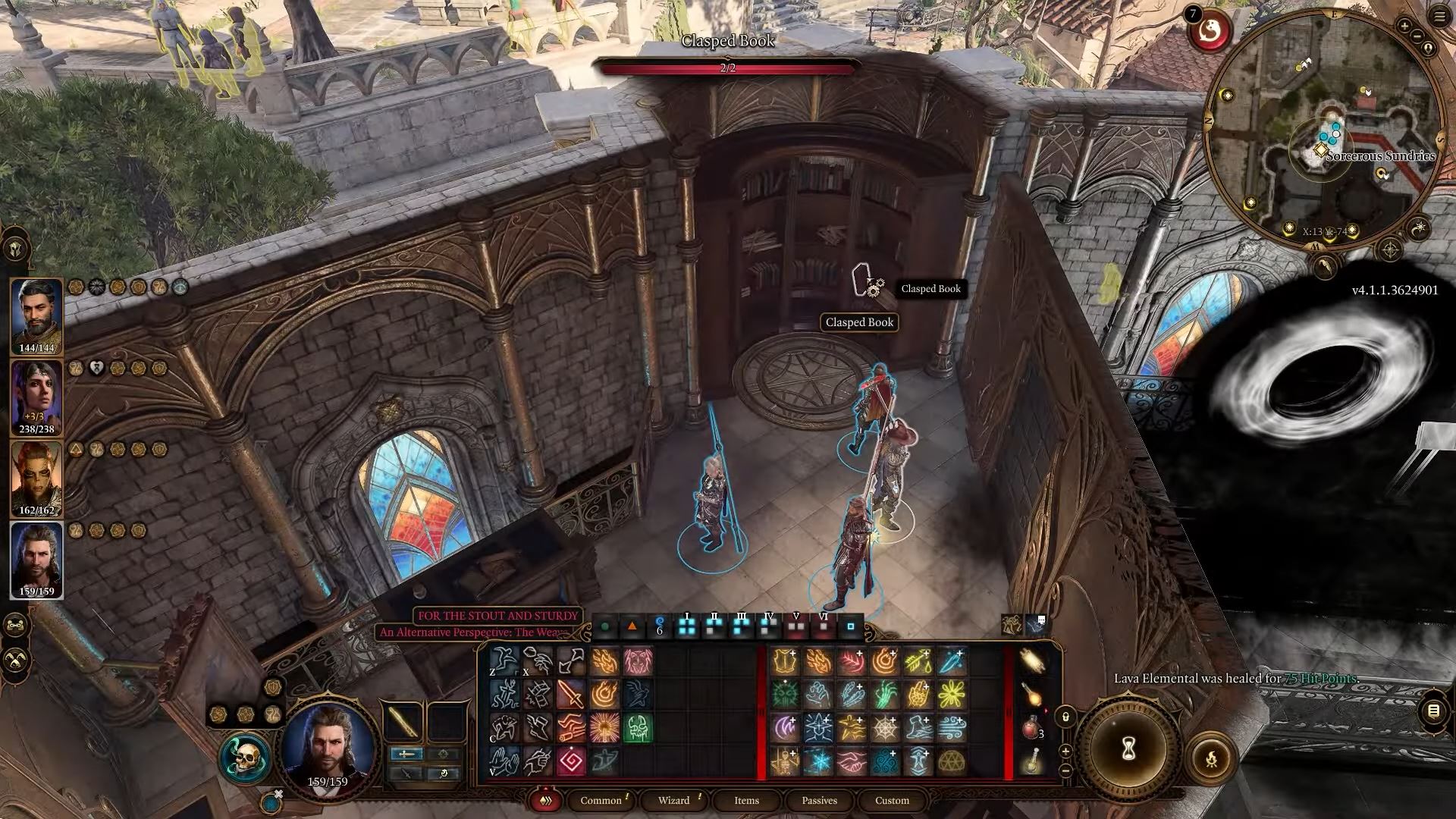Screen dimensions: 1456x819
Task: Cast the spider web spell
Action: [885, 728]
